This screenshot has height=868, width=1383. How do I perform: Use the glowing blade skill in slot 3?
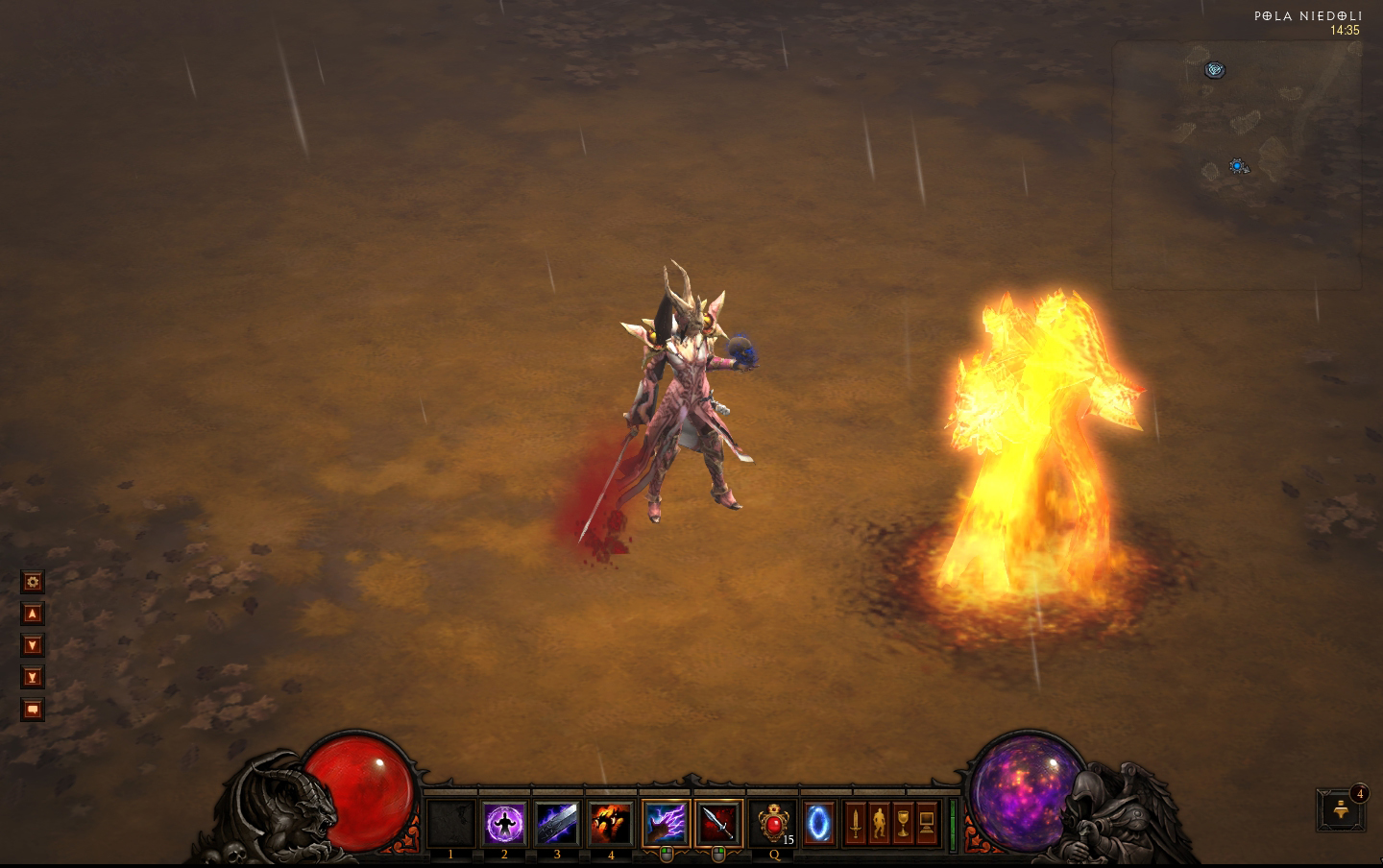click(557, 824)
